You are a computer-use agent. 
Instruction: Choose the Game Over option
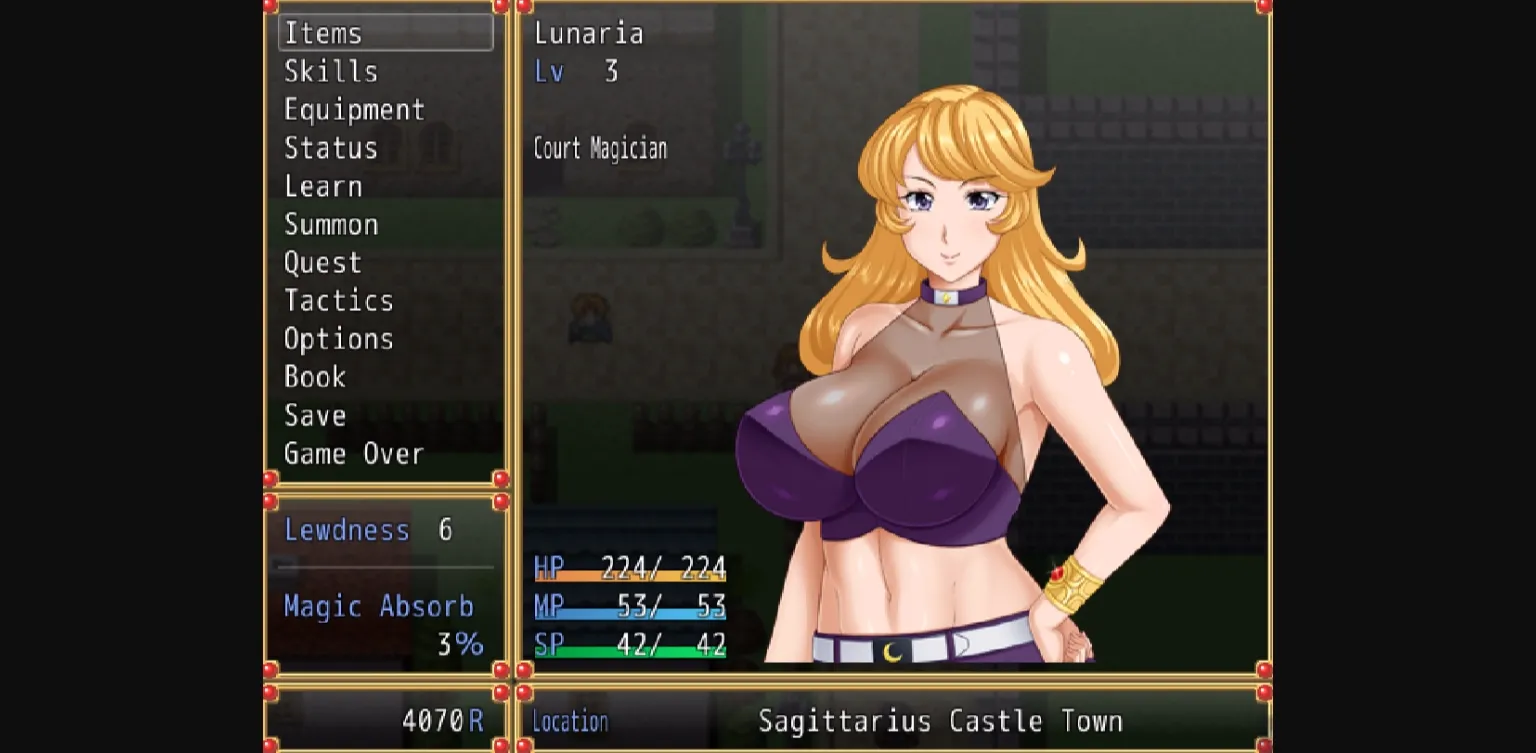353,453
